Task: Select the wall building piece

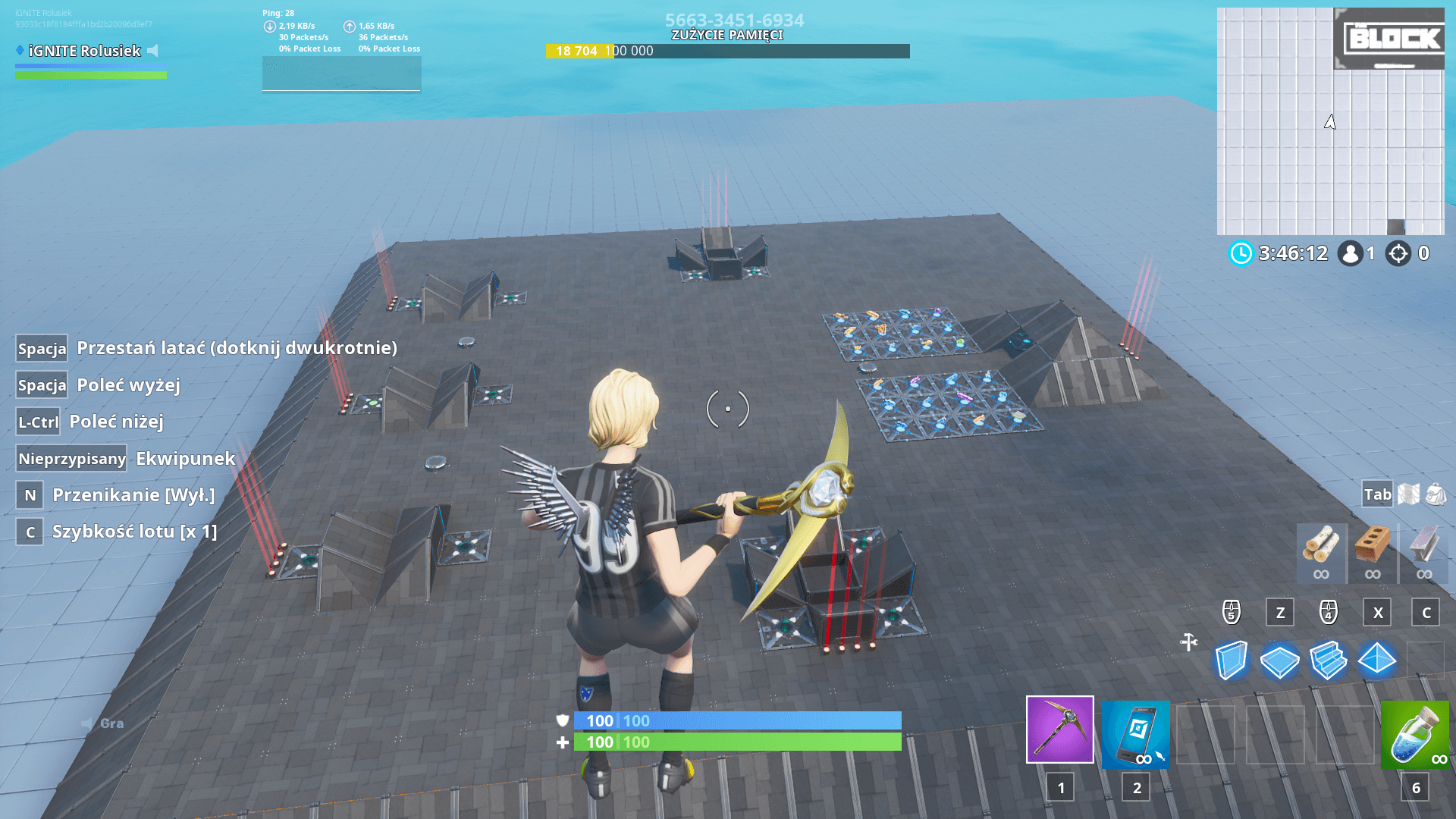Action: pyautogui.click(x=1232, y=660)
